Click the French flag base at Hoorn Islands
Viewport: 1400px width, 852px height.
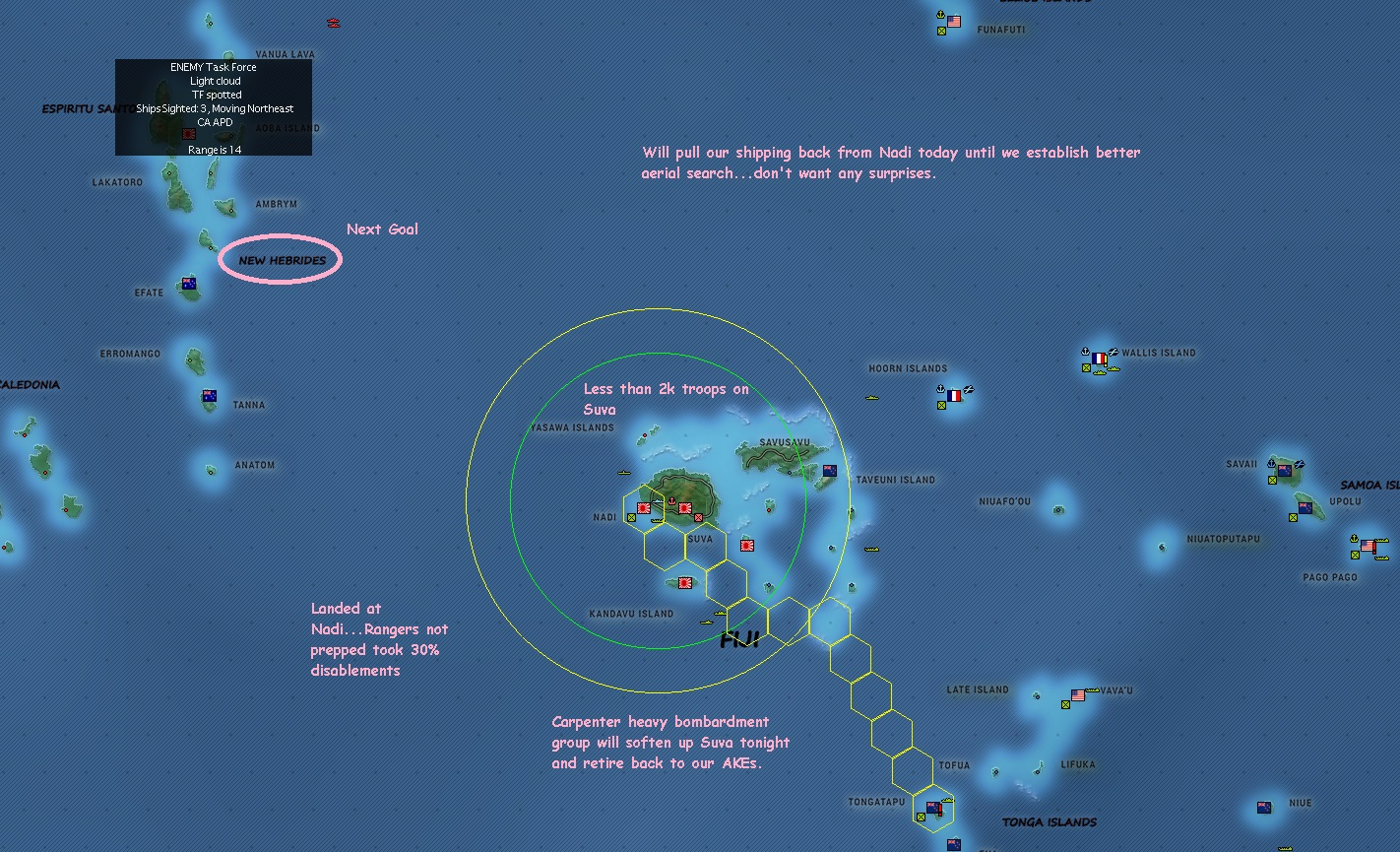[954, 395]
